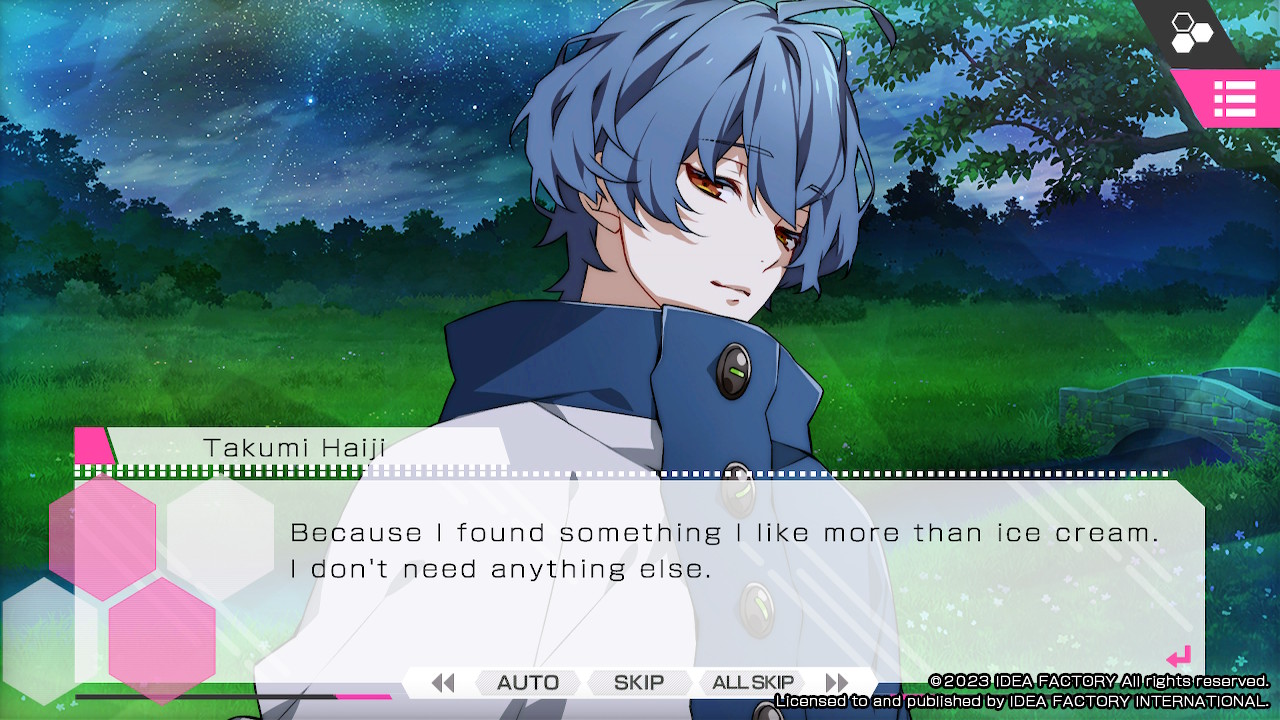Screen dimensions: 1280x720
Task: Activate ALL SKIP mode
Action: click(x=752, y=682)
